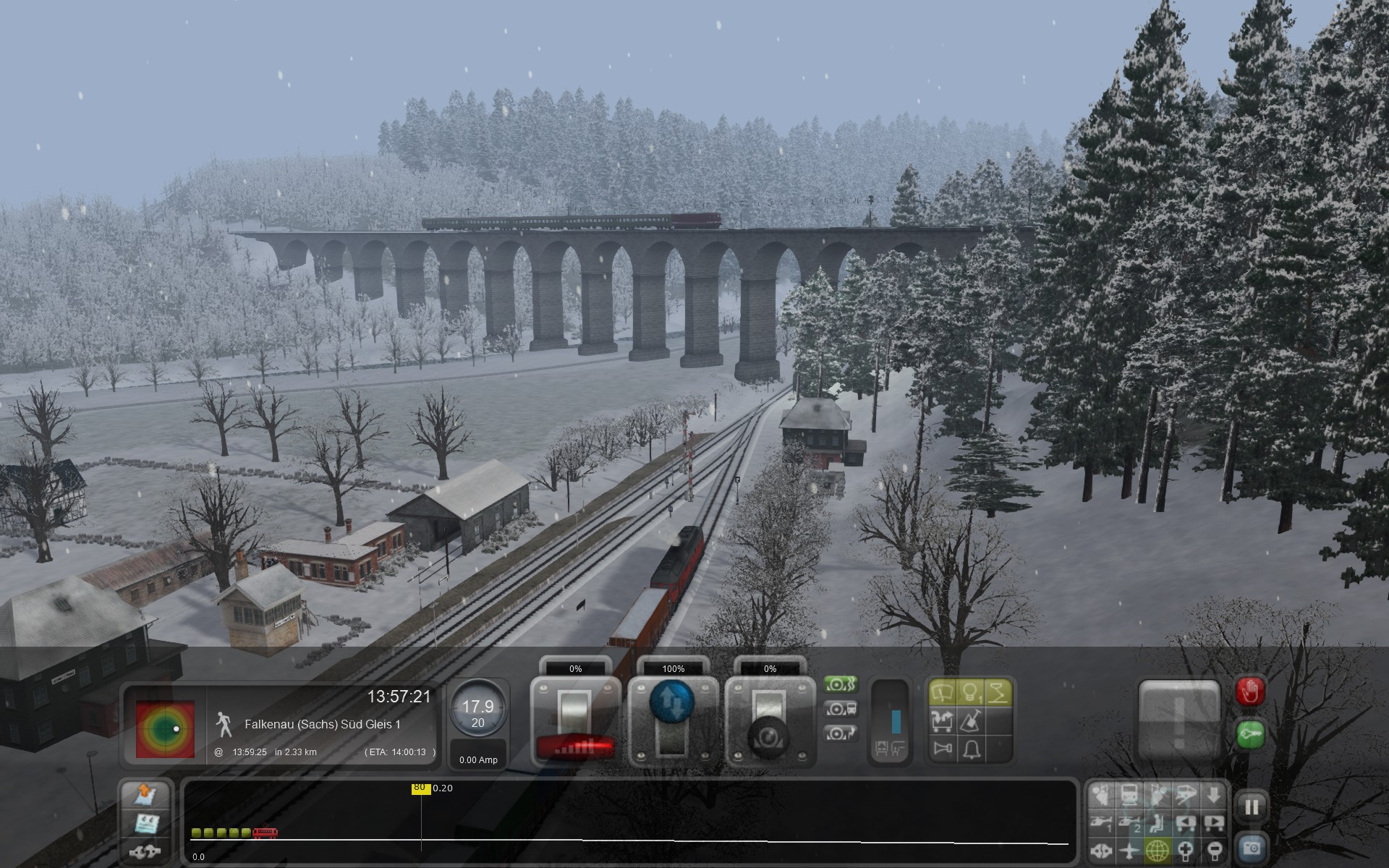Zoom out with the minus magnifier icon
Screen dimensions: 1389x868
click(1214, 851)
